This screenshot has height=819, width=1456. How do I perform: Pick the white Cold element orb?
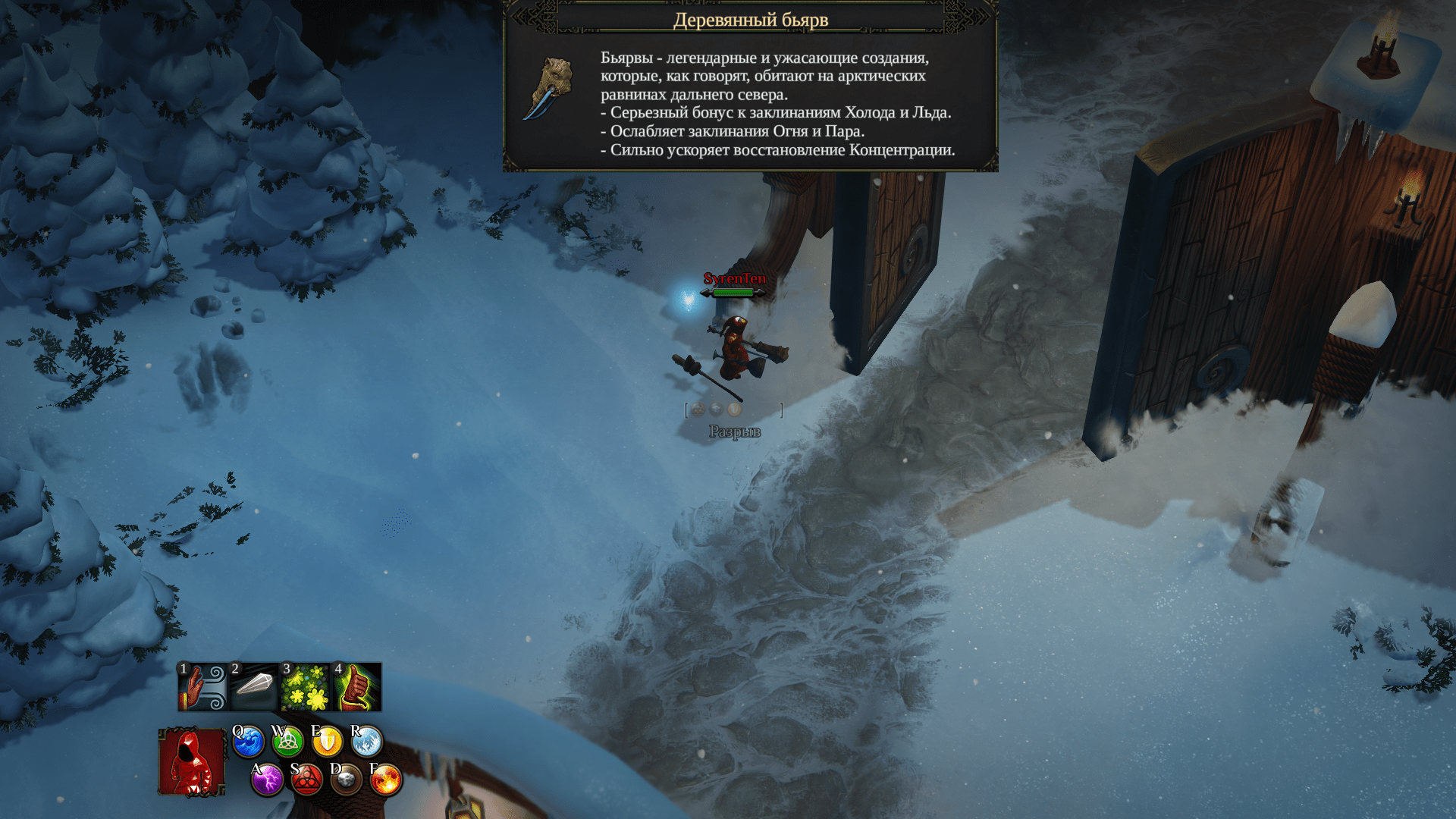366,742
